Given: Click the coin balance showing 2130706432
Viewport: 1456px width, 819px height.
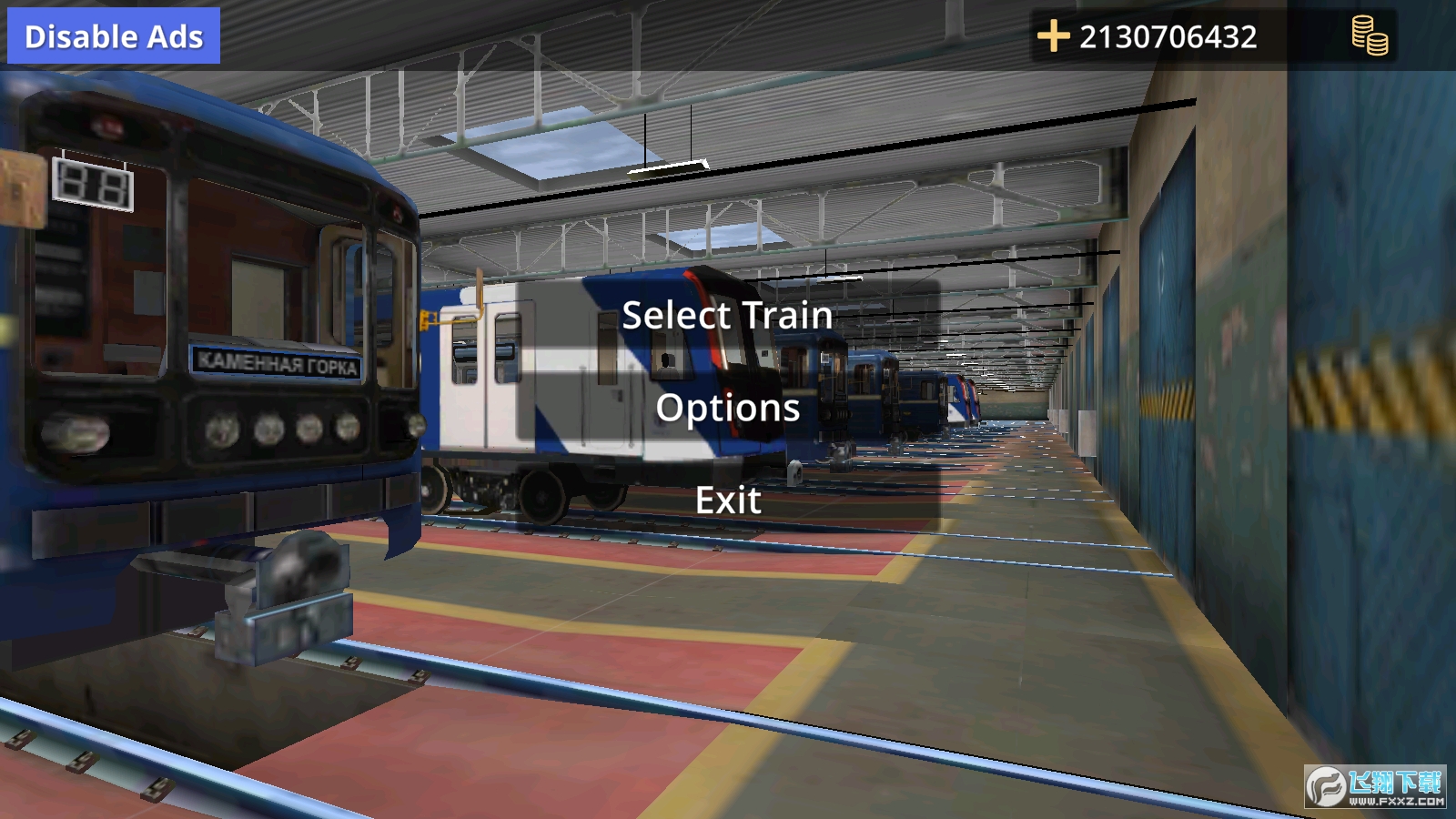Looking at the screenshot, I should click(1168, 37).
